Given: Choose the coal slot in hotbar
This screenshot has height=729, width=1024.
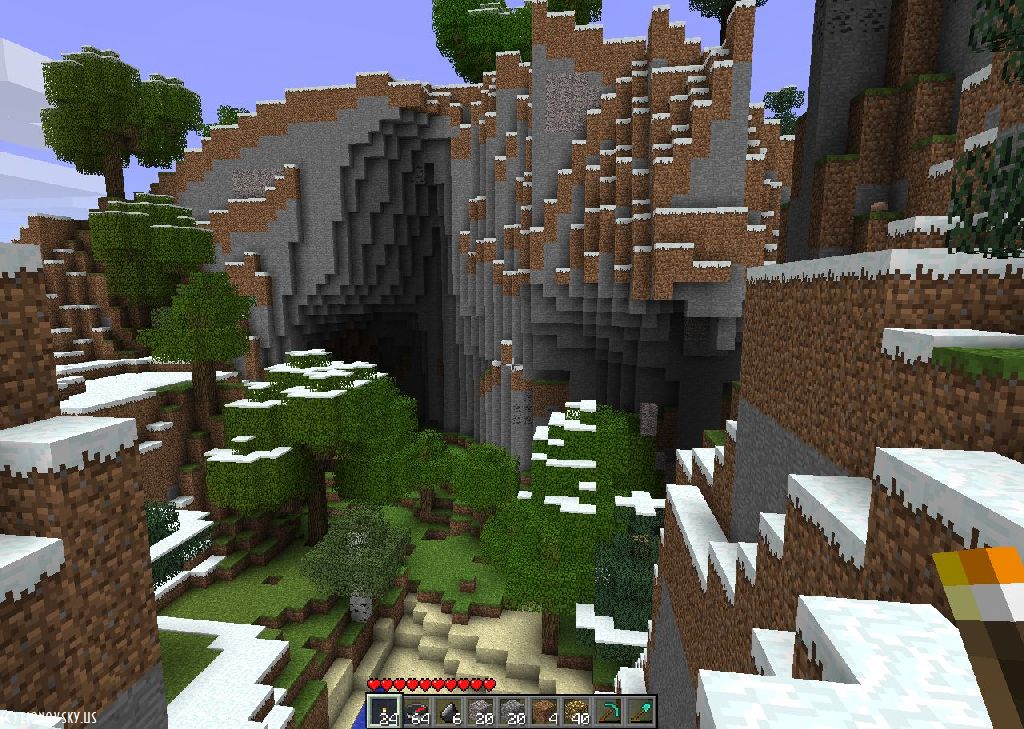Looking at the screenshot, I should [448, 711].
